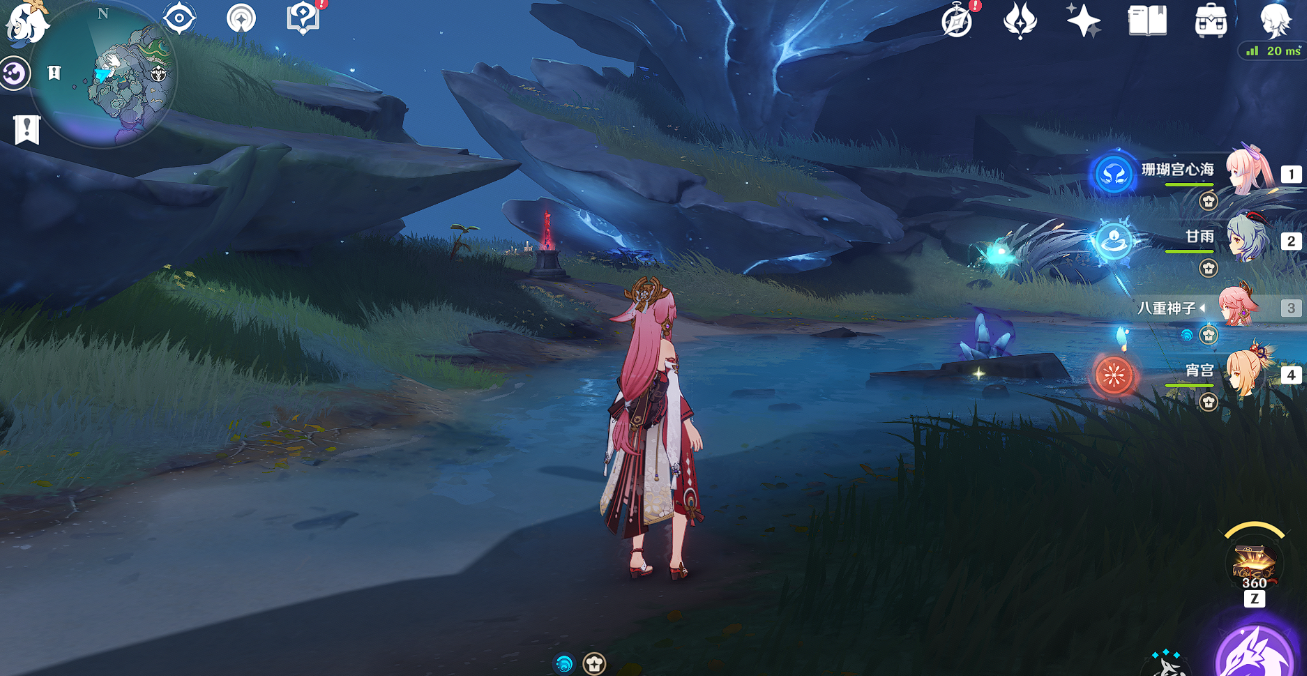The width and height of the screenshot is (1307, 676).
Task: Click the white arch icon above the minimap
Action: pyautogui.click(x=240, y=18)
